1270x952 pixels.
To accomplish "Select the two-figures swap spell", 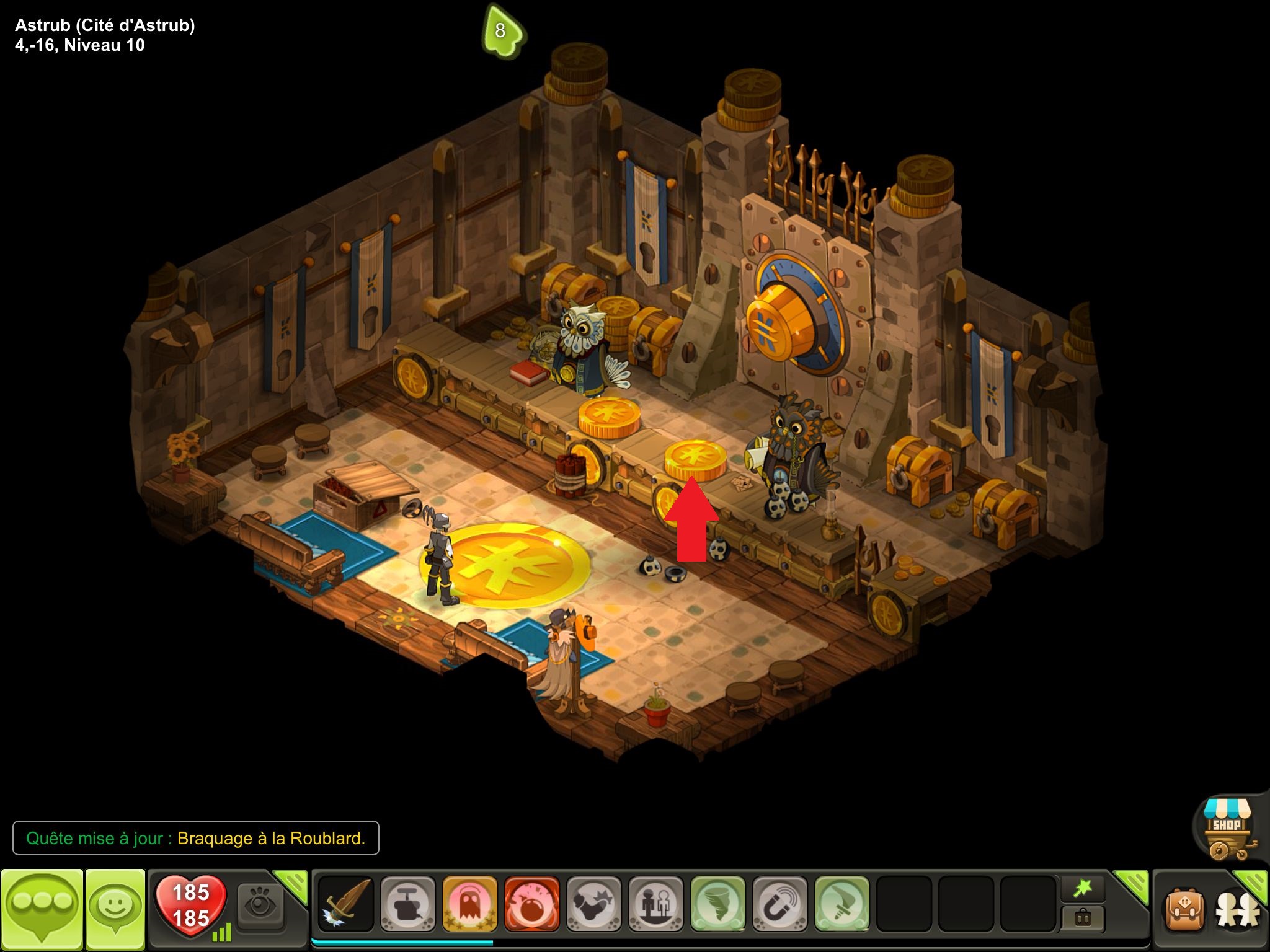I will (655, 904).
